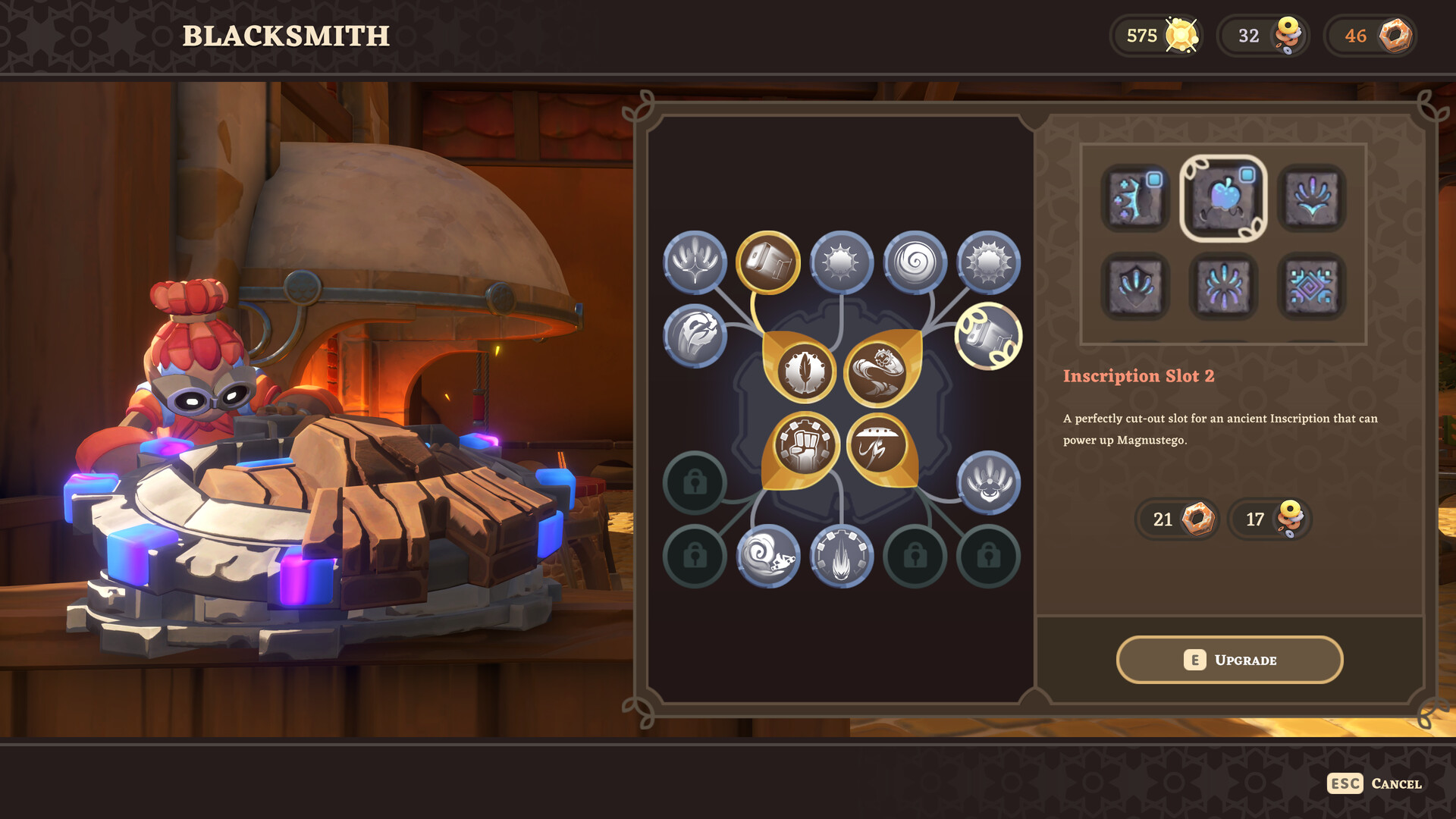Click the blue apple inscription slot
Screen dimensions: 1456x819
pyautogui.click(x=1222, y=199)
